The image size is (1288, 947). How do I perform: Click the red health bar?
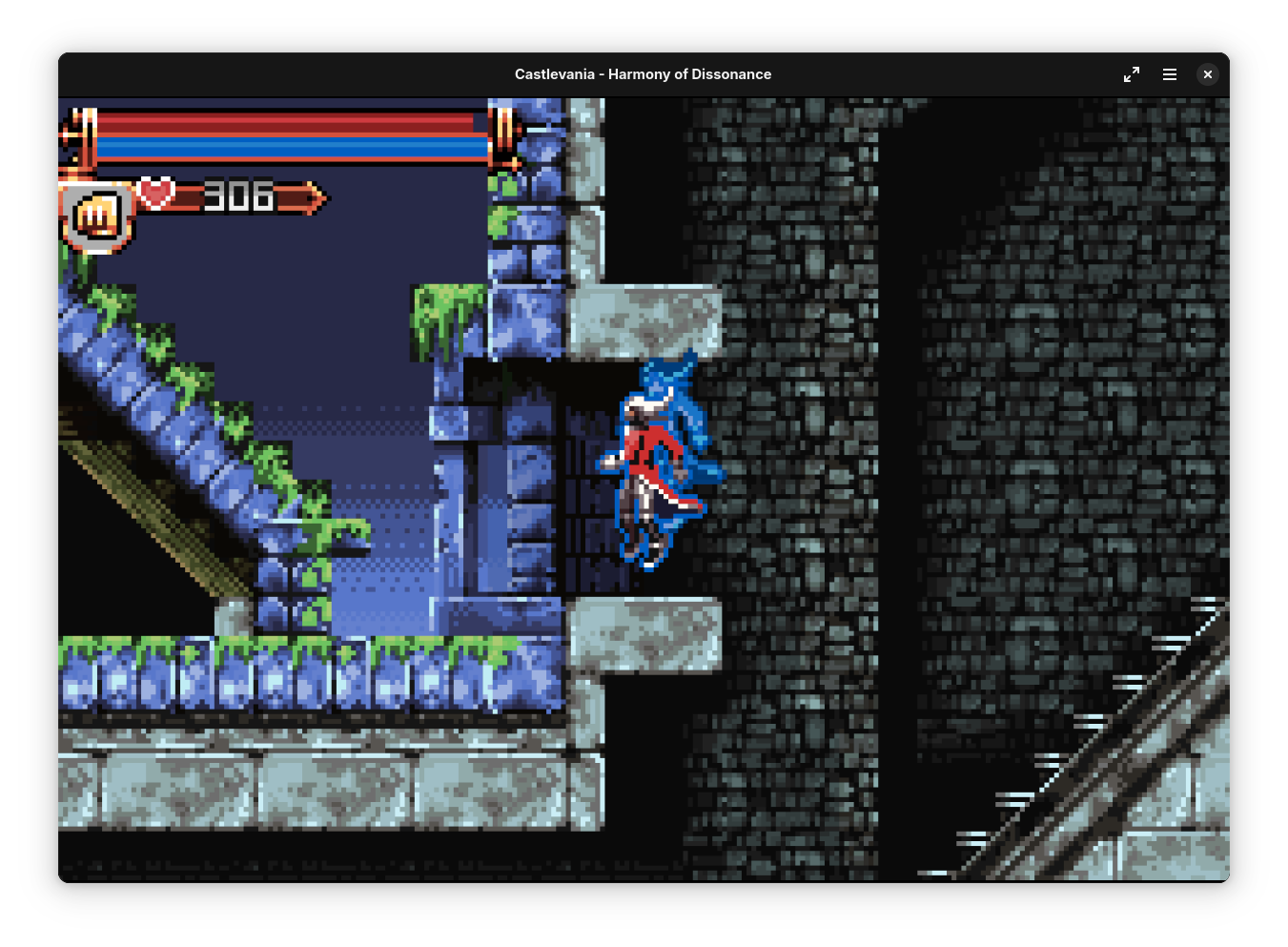coord(286,122)
